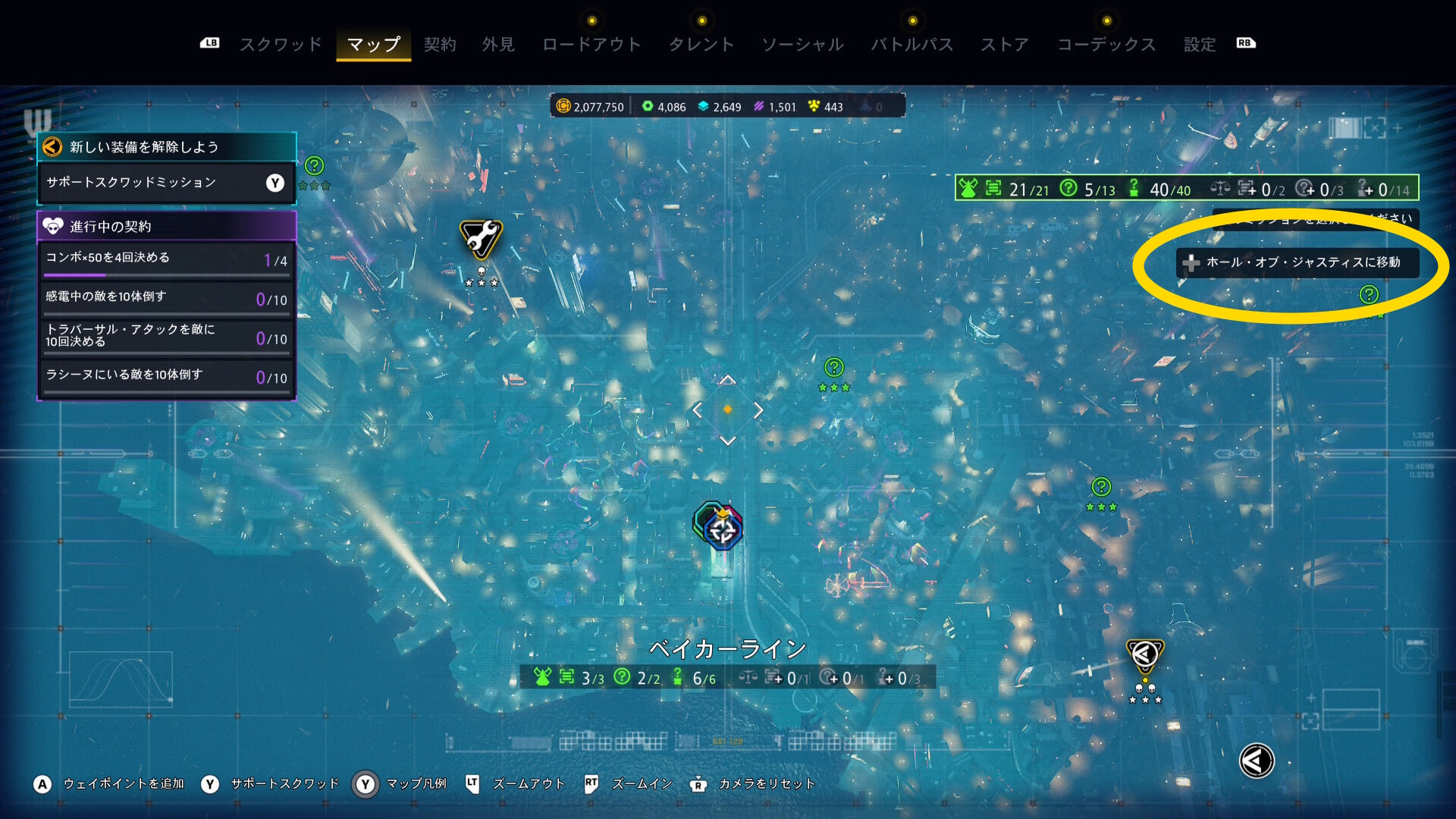The width and height of the screenshot is (1456, 819).
Task: Select the wrench mission marker on map
Action: [481, 238]
